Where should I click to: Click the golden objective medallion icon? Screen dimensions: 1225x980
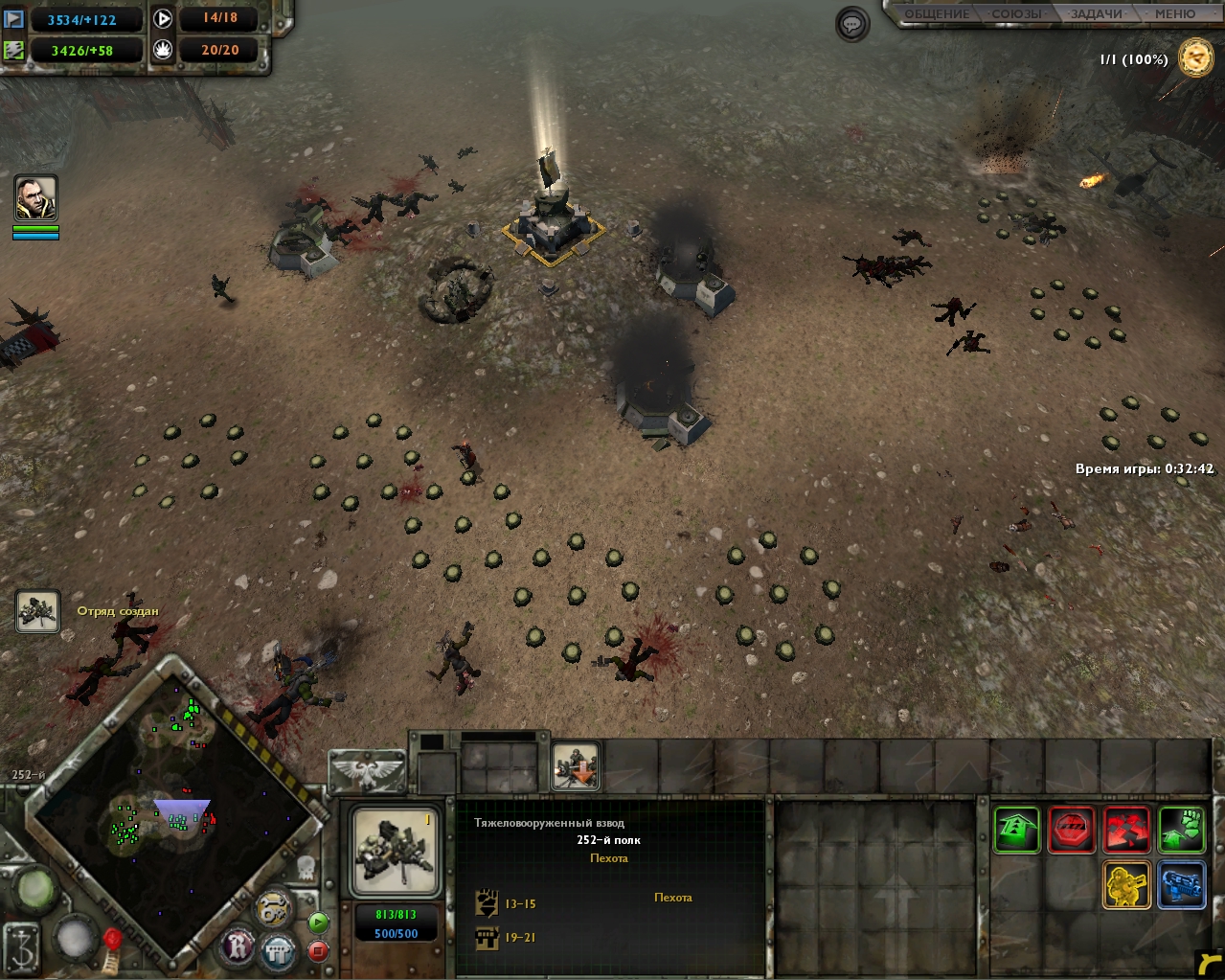point(1196,58)
